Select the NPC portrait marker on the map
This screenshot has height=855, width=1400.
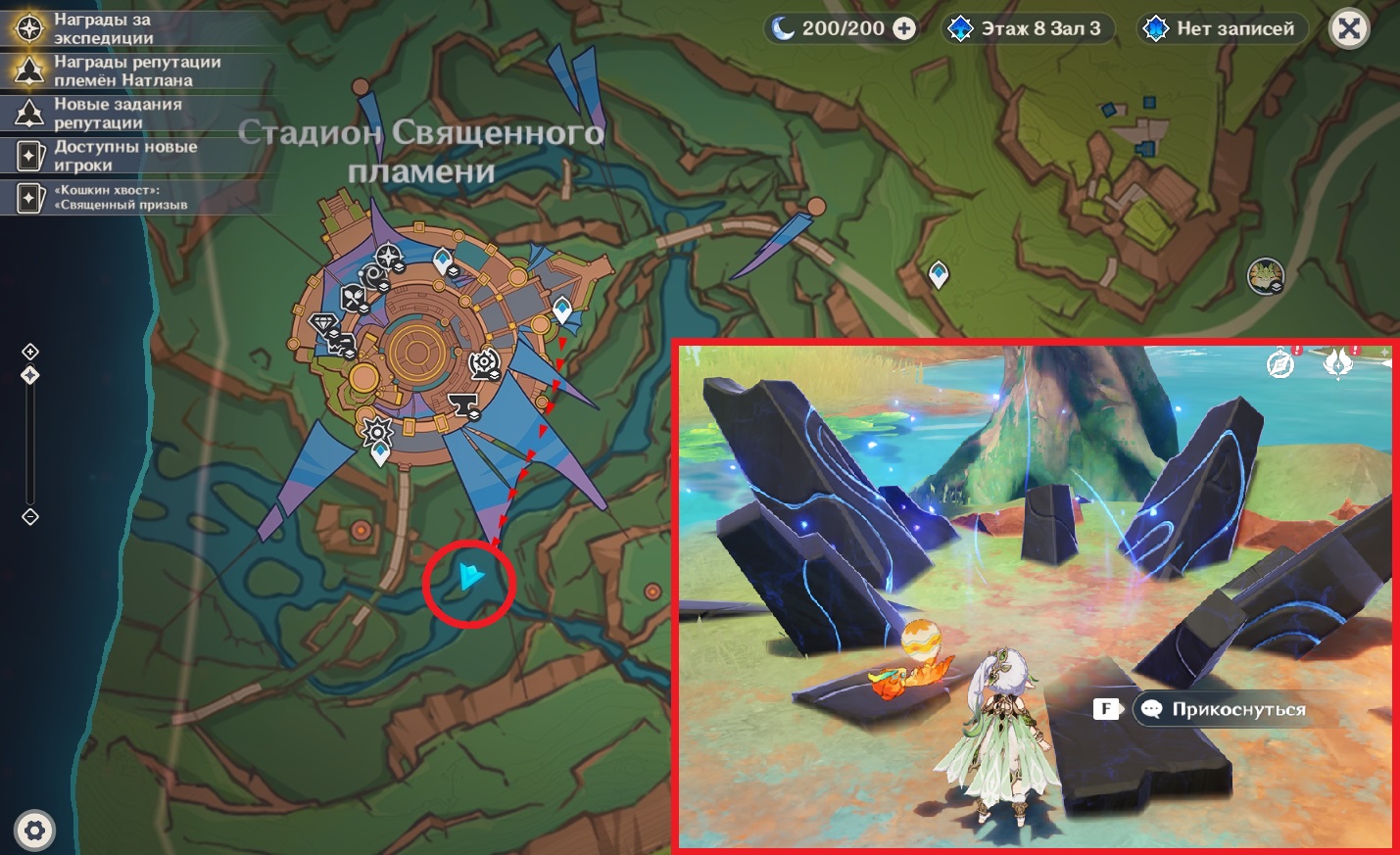click(1265, 276)
